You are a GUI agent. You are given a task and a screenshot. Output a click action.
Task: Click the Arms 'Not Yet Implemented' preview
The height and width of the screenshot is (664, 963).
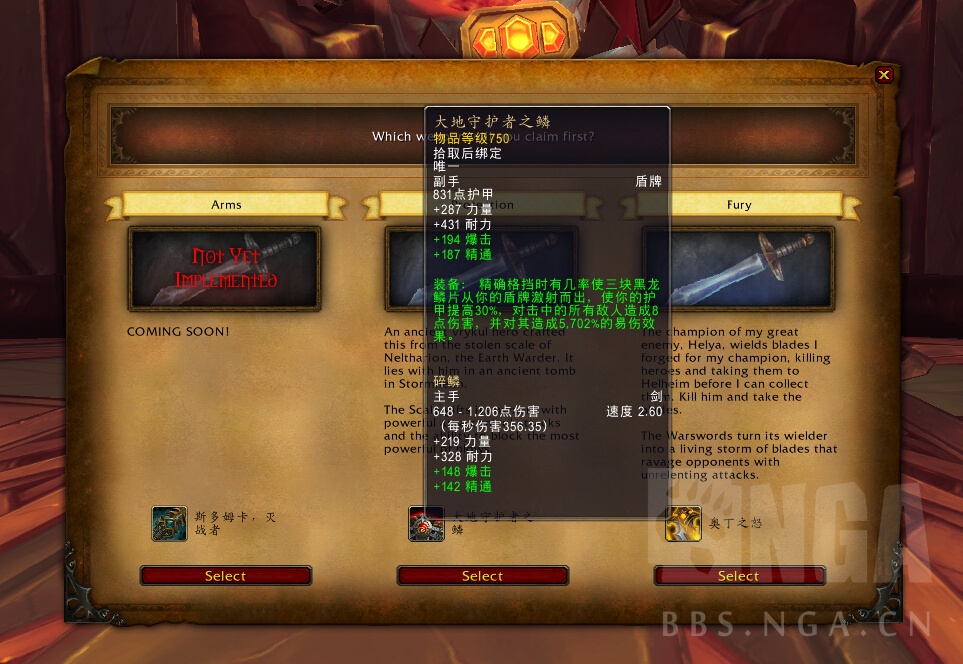225,269
